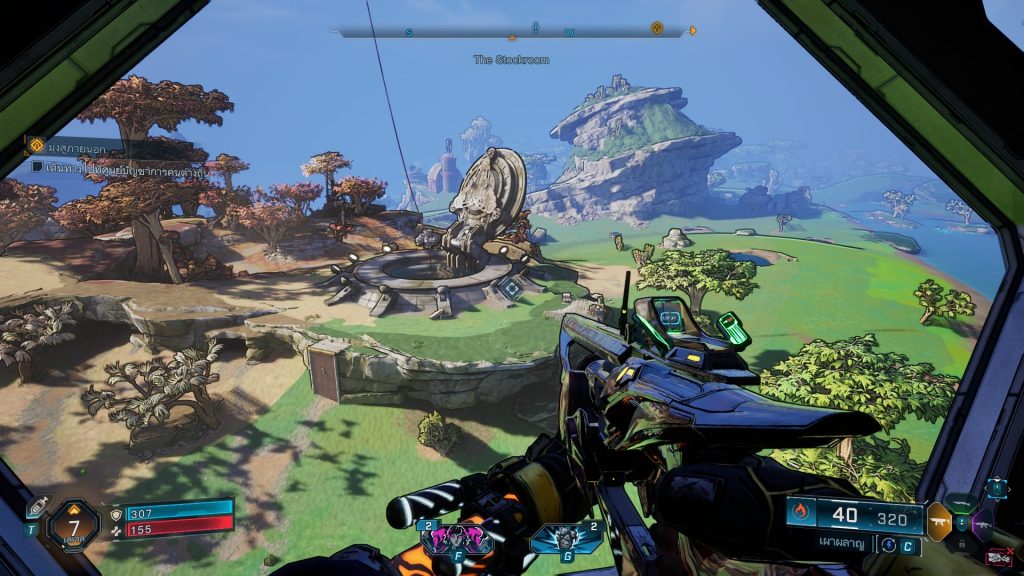
Task: Click the level 7 character badge
Action: pyautogui.click(x=73, y=524)
